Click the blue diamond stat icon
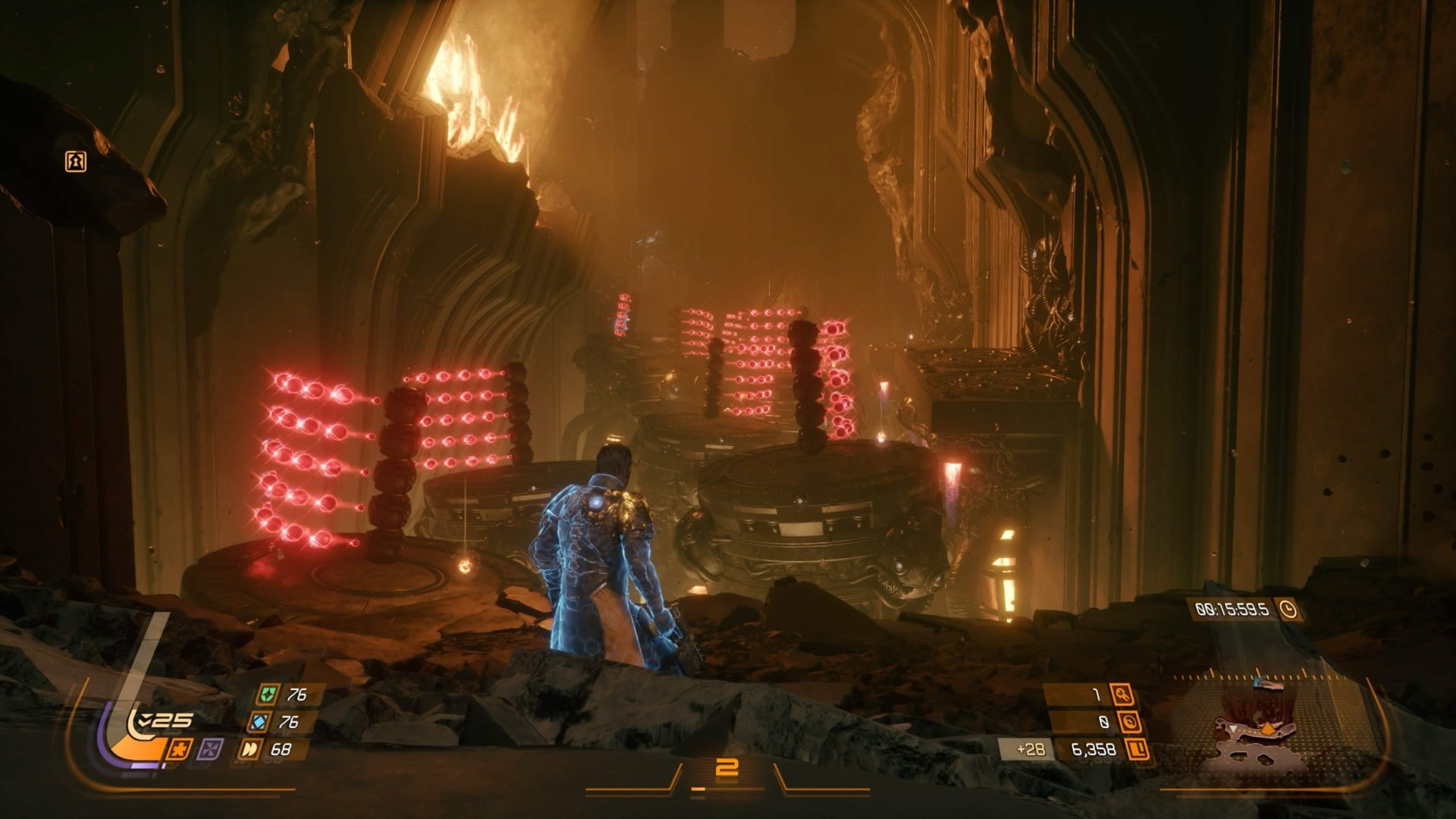 pyautogui.click(x=261, y=722)
